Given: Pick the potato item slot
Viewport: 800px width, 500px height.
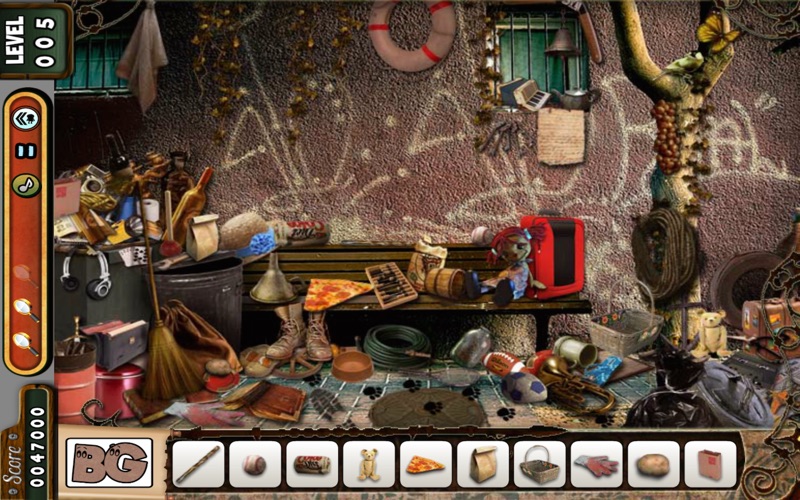Looking at the screenshot, I should [x=654, y=464].
